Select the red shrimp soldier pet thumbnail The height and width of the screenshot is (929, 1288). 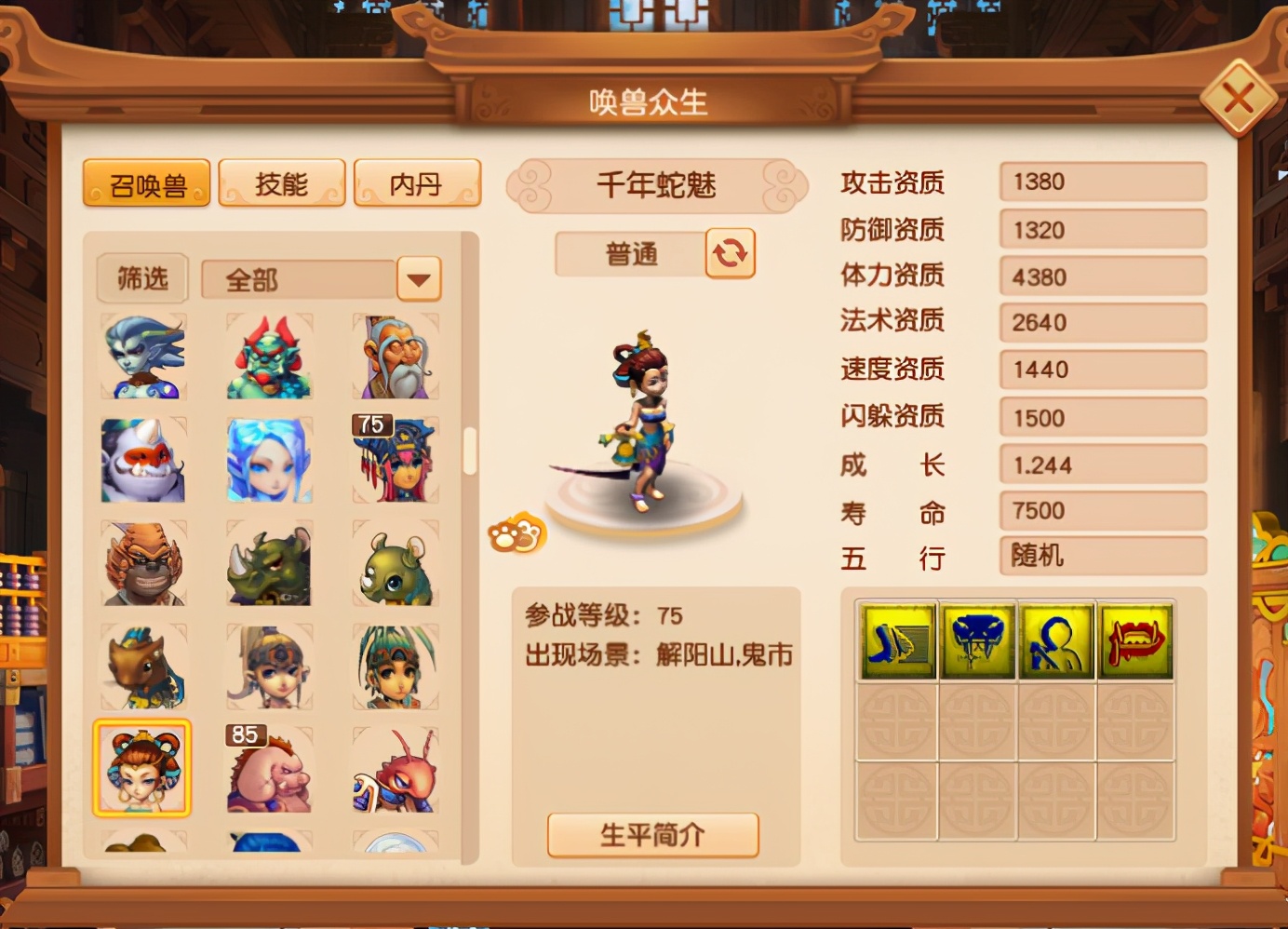pos(396,771)
